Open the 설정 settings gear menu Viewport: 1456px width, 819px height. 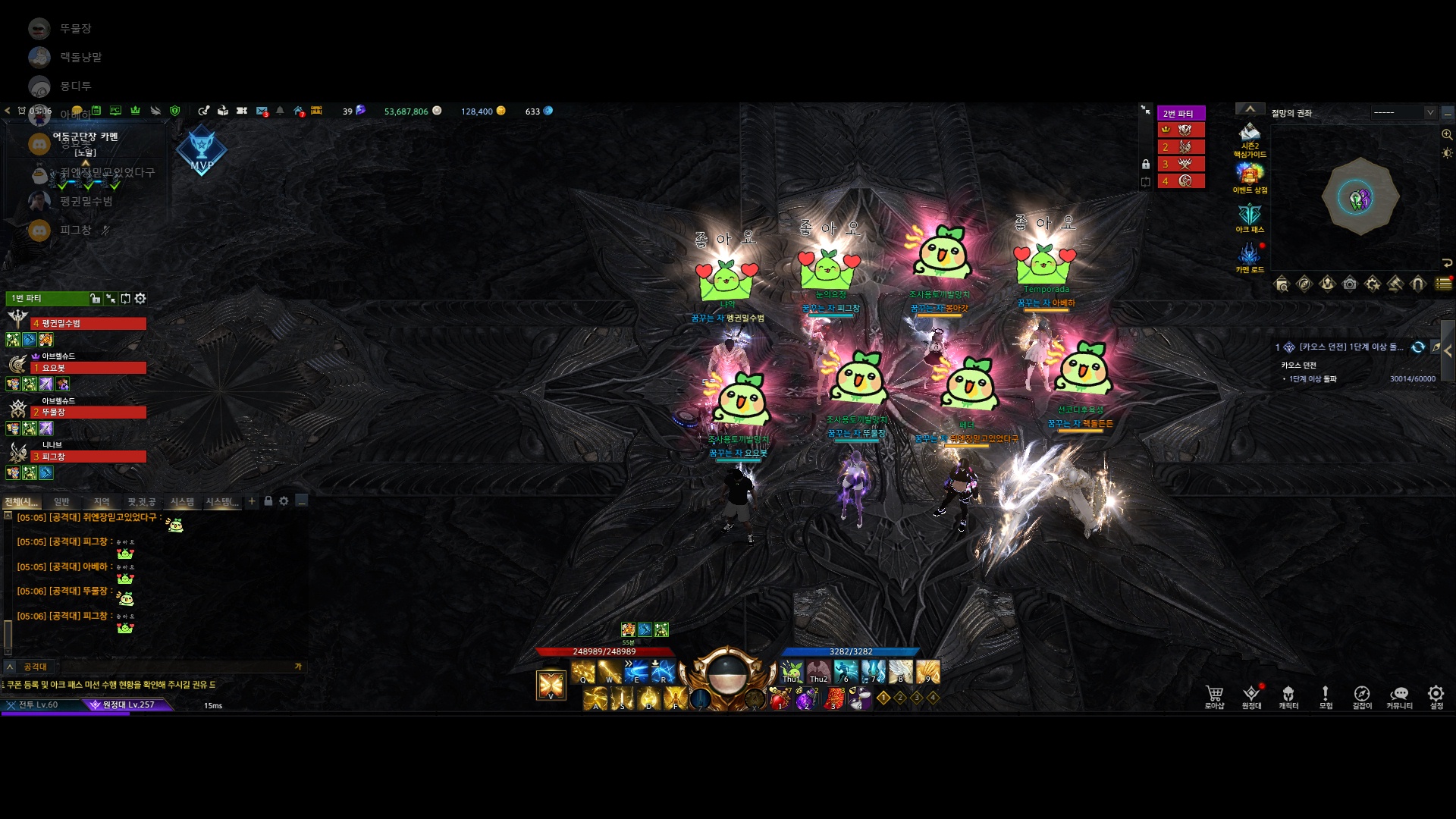point(1436,696)
